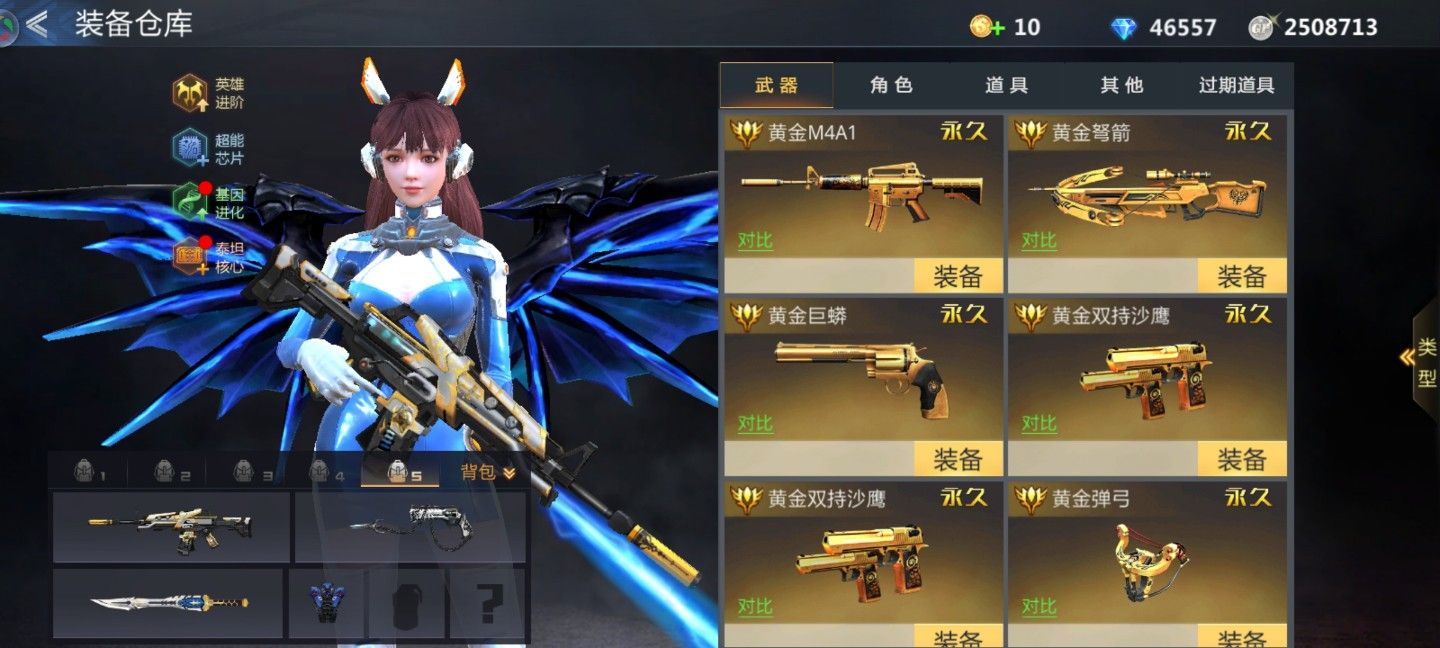Select the 其他 tab
This screenshot has width=1440, height=648.
coord(1121,86)
